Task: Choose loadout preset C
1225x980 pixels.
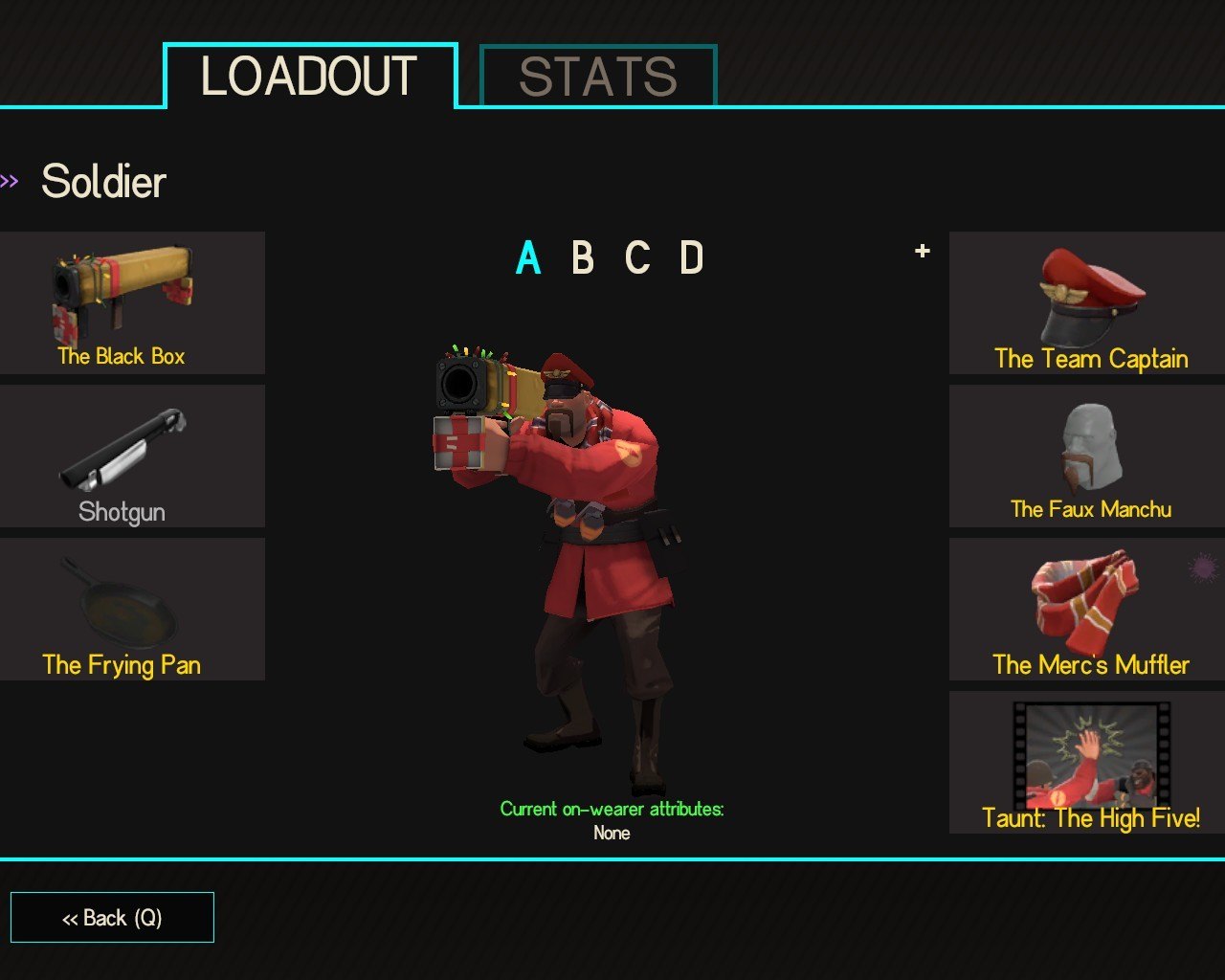Action: click(x=637, y=258)
